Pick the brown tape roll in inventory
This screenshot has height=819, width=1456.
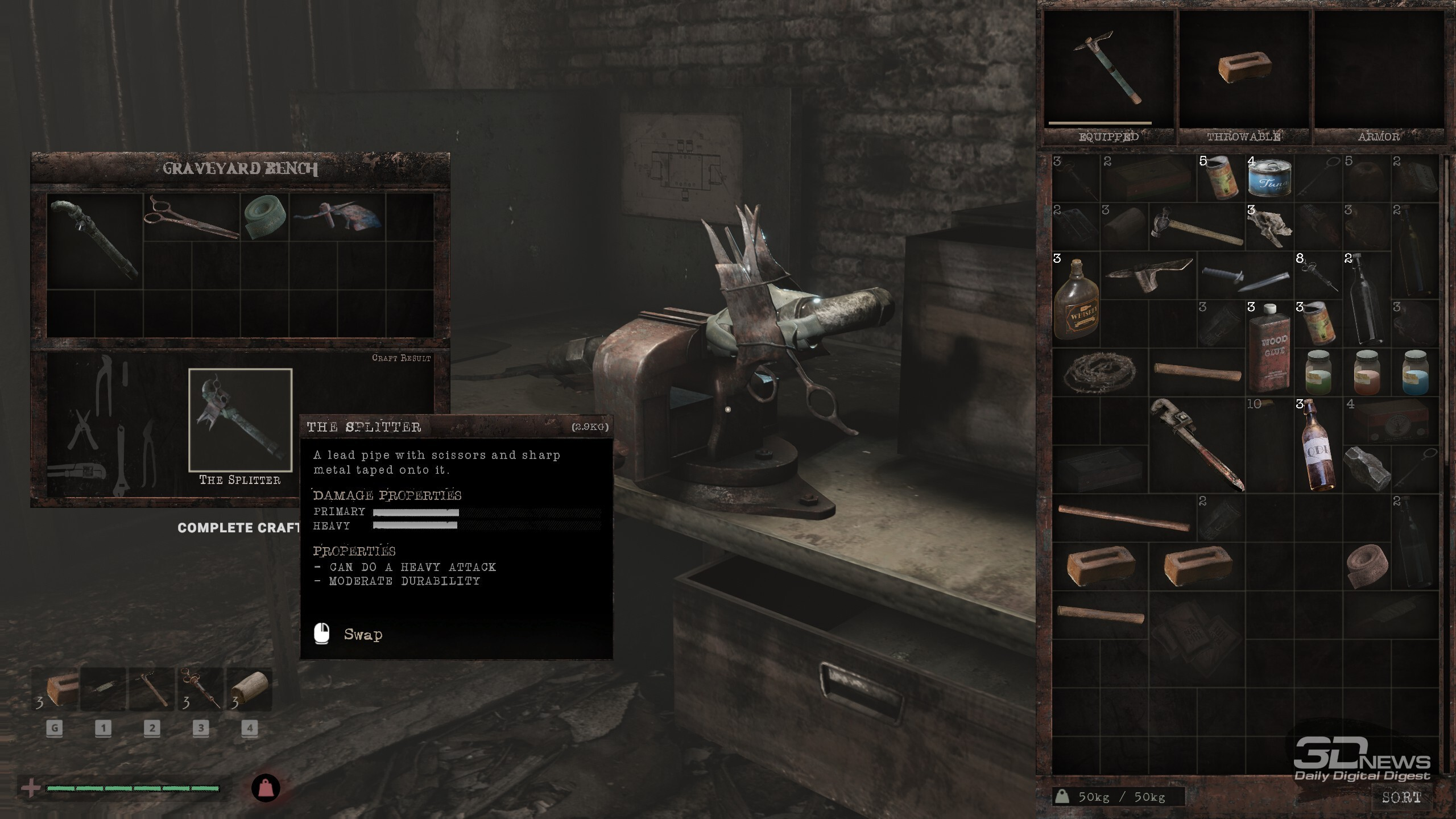click(x=1367, y=566)
